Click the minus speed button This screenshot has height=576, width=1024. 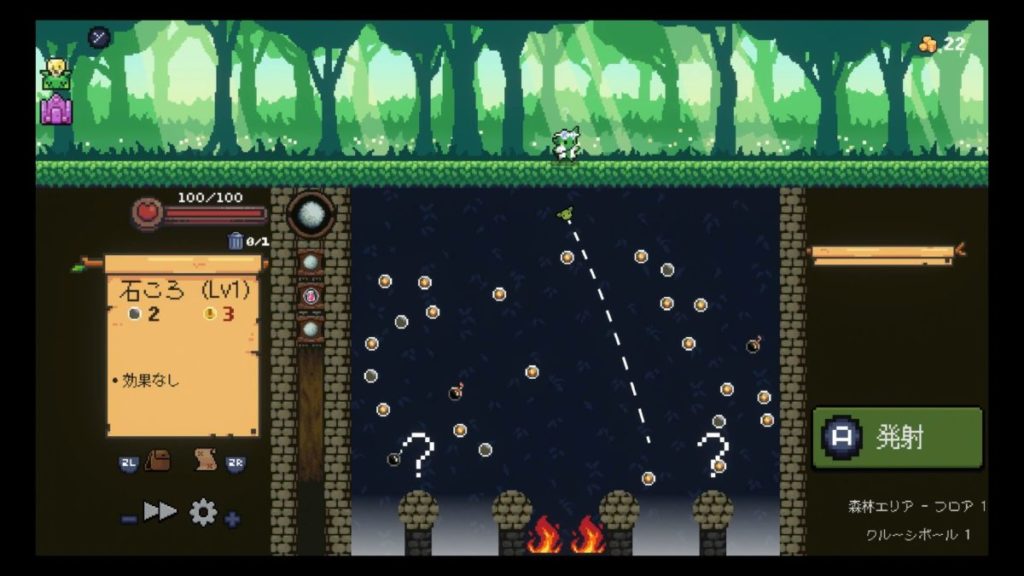[x=129, y=519]
